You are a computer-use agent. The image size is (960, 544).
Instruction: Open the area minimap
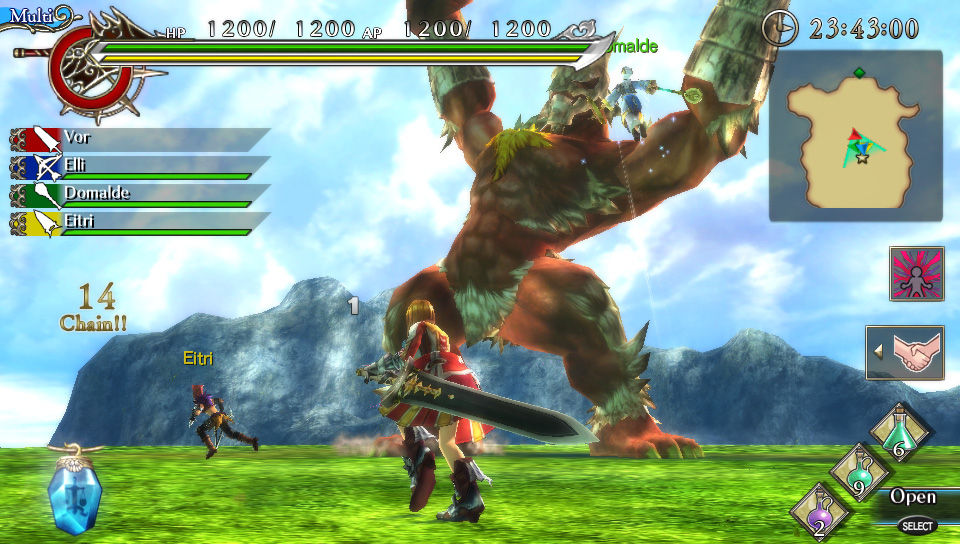[855, 136]
